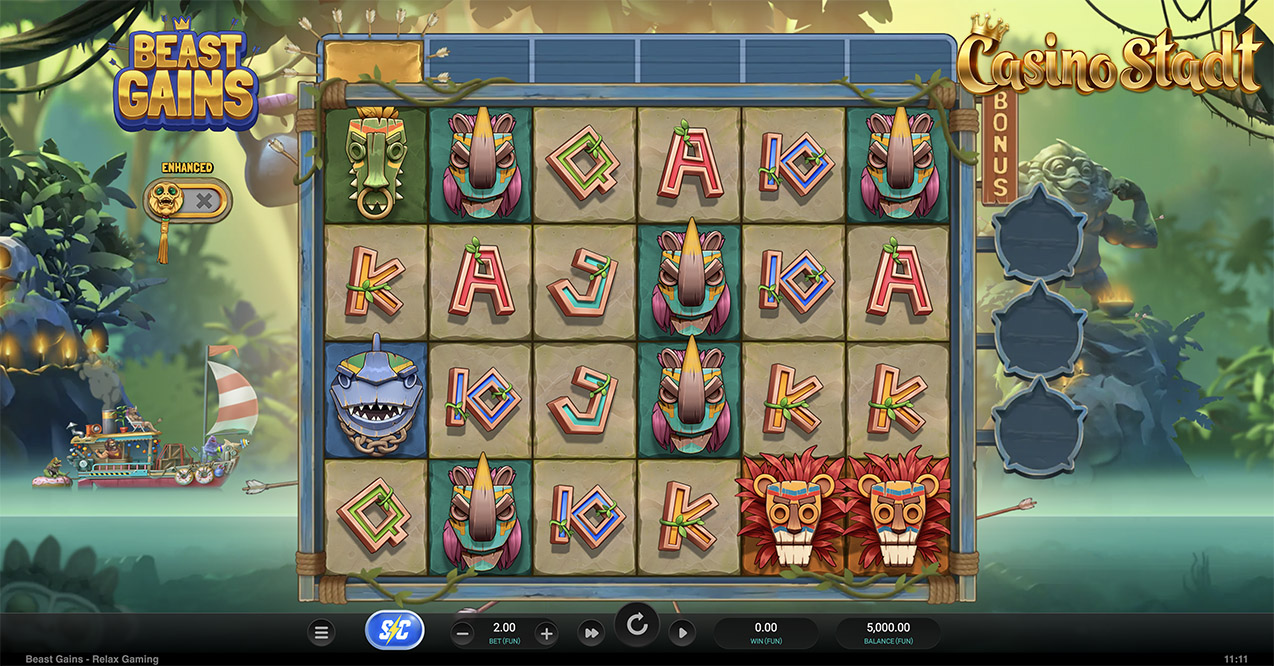This screenshot has width=1274, height=666.
Task: Click the CasinoStadt logo
Action: (1110, 62)
